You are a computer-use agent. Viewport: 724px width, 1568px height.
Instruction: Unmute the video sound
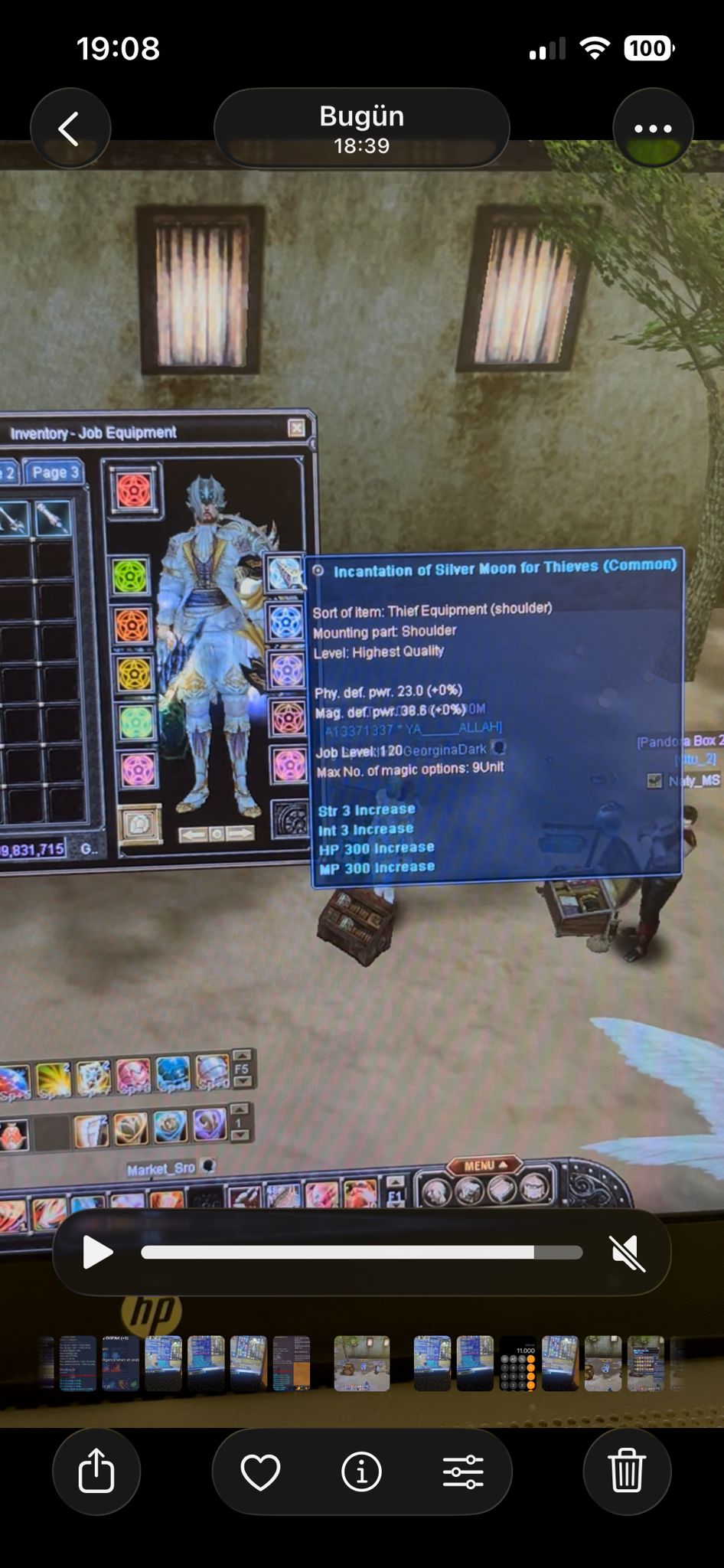pyautogui.click(x=628, y=1253)
